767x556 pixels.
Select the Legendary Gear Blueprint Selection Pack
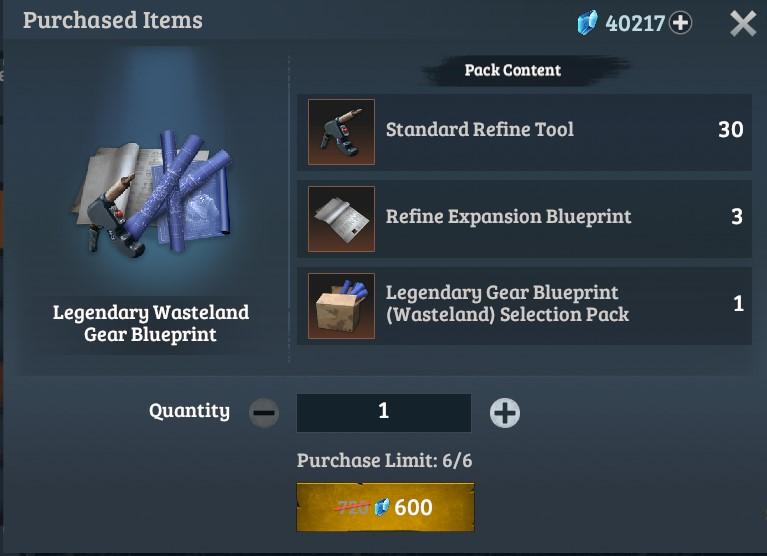341,305
